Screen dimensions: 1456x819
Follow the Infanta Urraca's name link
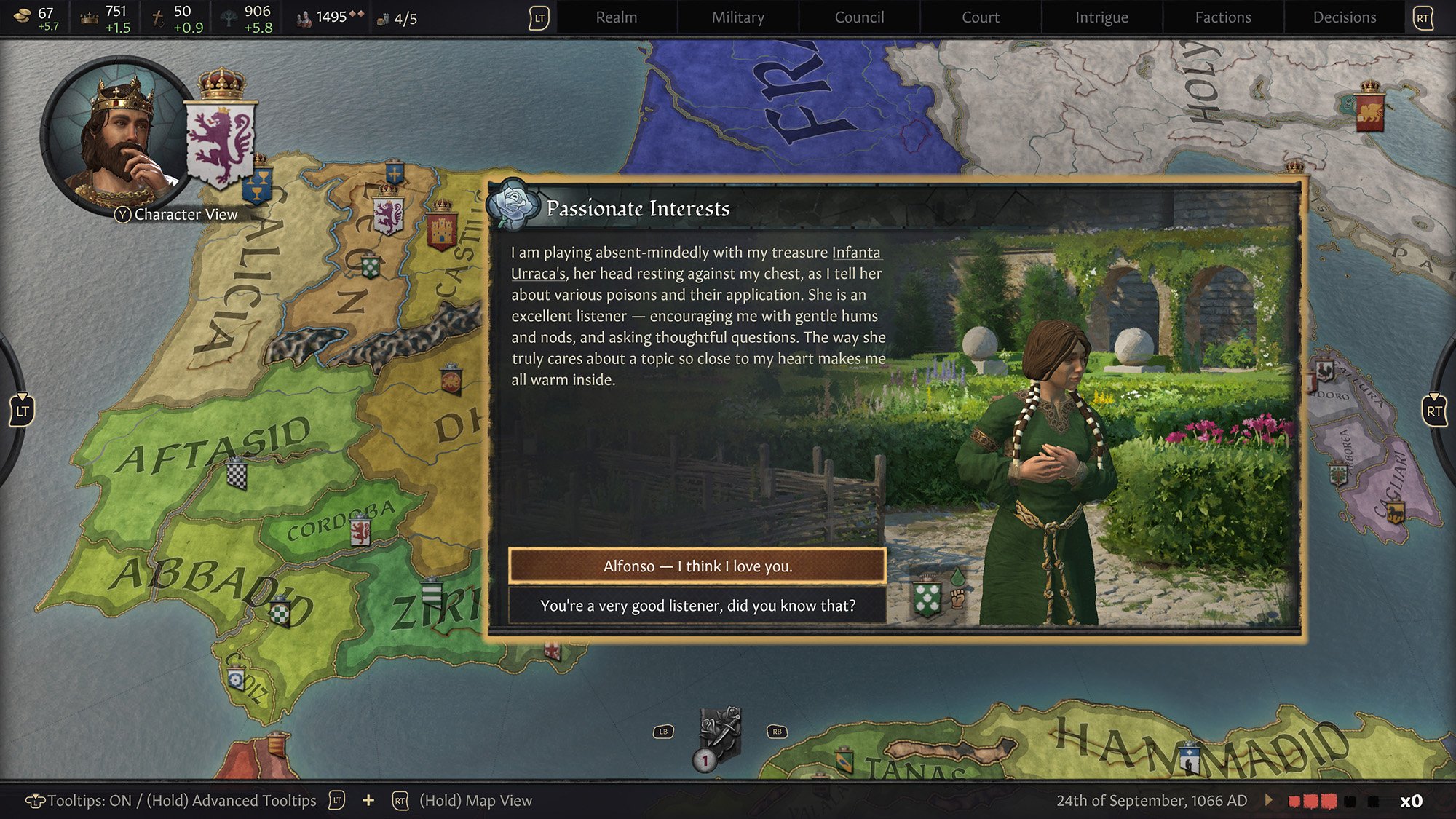(x=856, y=253)
